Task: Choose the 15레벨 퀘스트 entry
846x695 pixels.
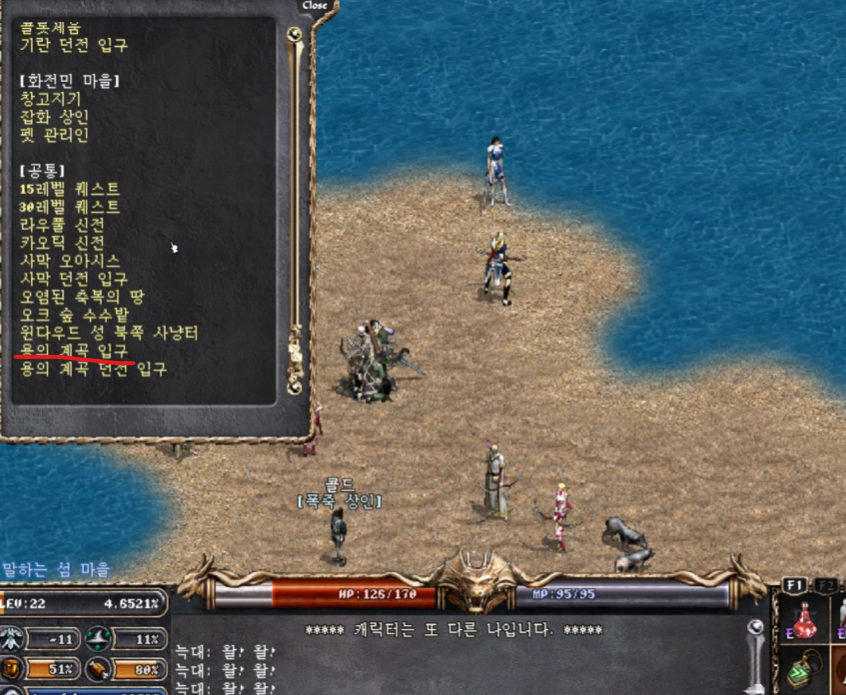Action: 70,189
